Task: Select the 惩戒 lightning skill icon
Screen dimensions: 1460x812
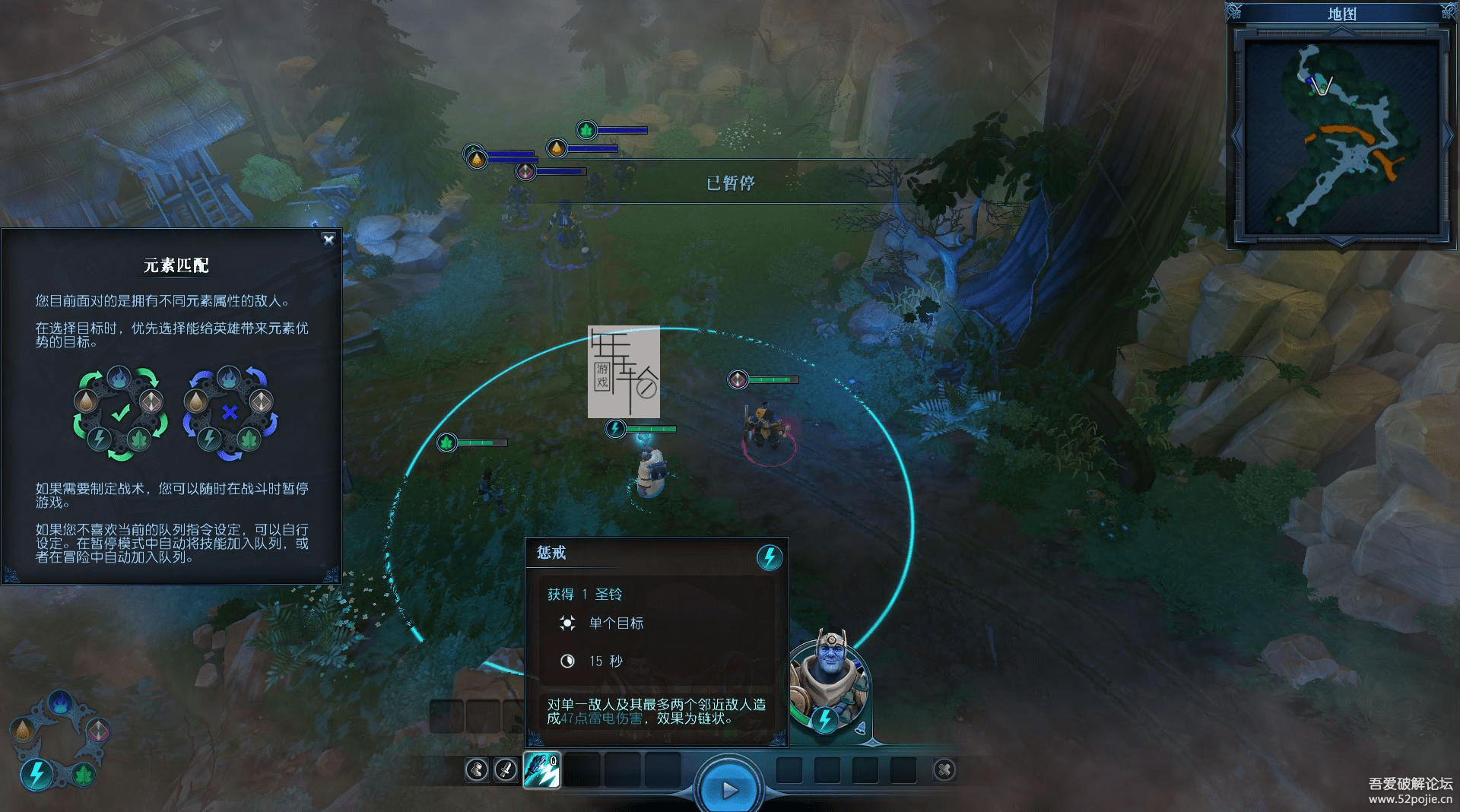Action: [541, 770]
